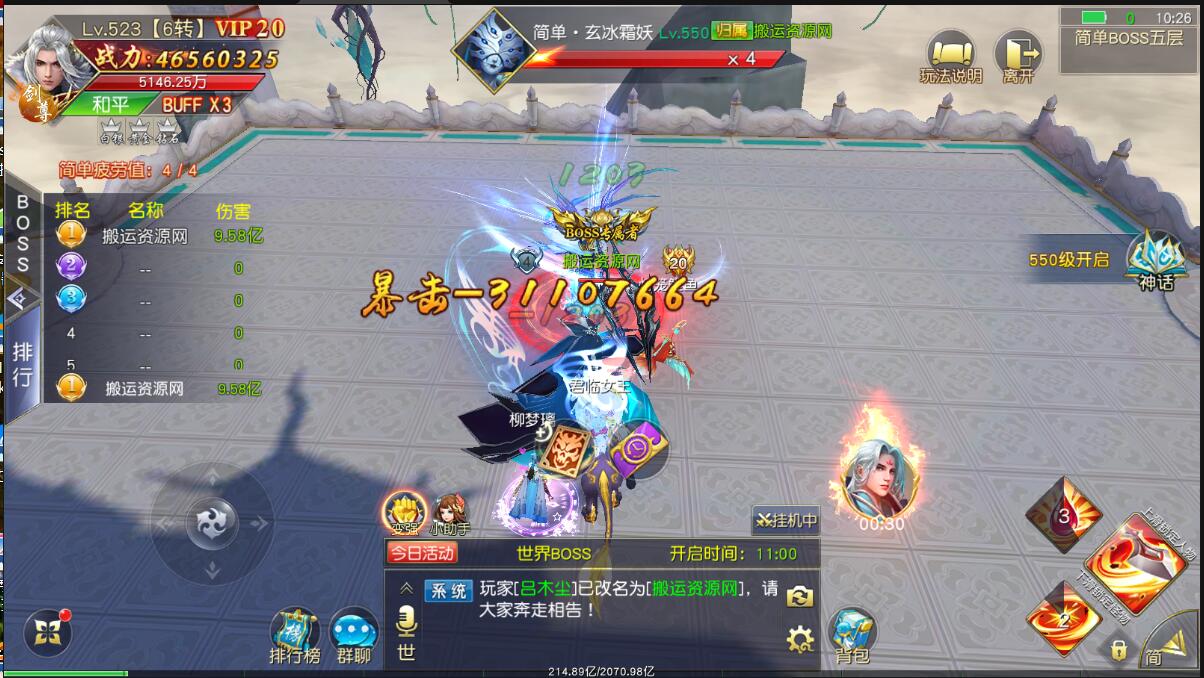The width and height of the screenshot is (1204, 678).
Task: Open the 排行榜 leaderboard
Action: point(295,635)
